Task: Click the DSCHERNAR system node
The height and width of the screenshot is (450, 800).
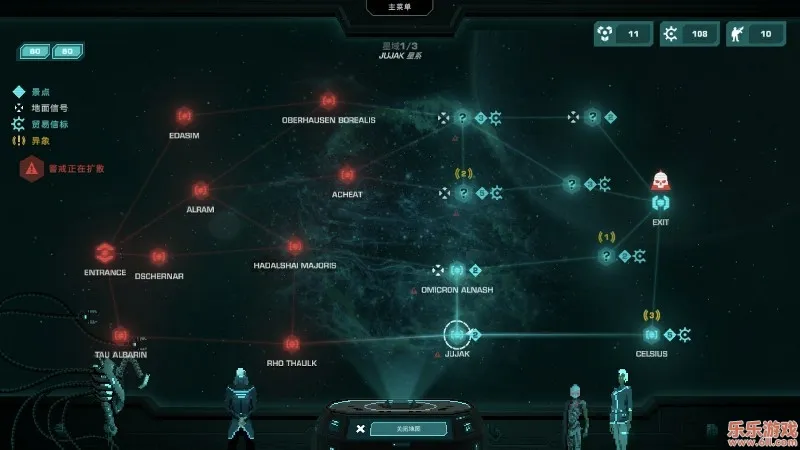Action: [x=158, y=257]
